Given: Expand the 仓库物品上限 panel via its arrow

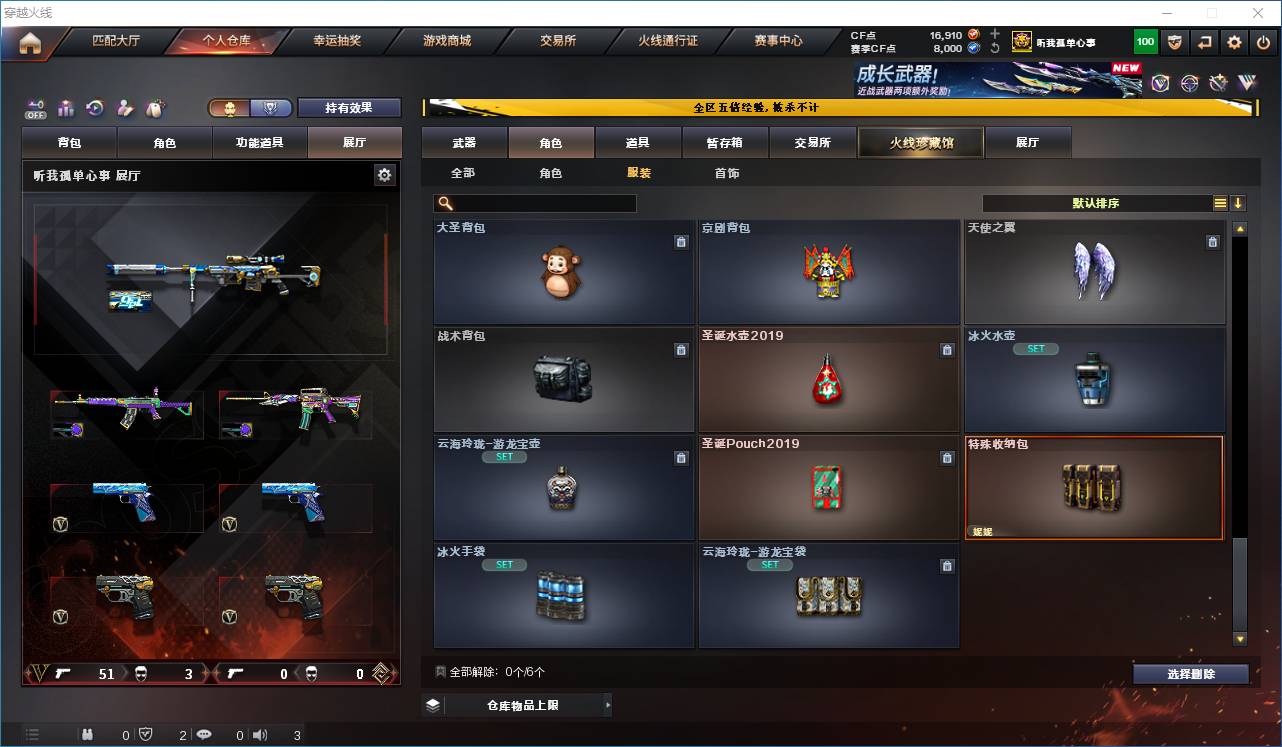Looking at the screenshot, I should (x=608, y=704).
